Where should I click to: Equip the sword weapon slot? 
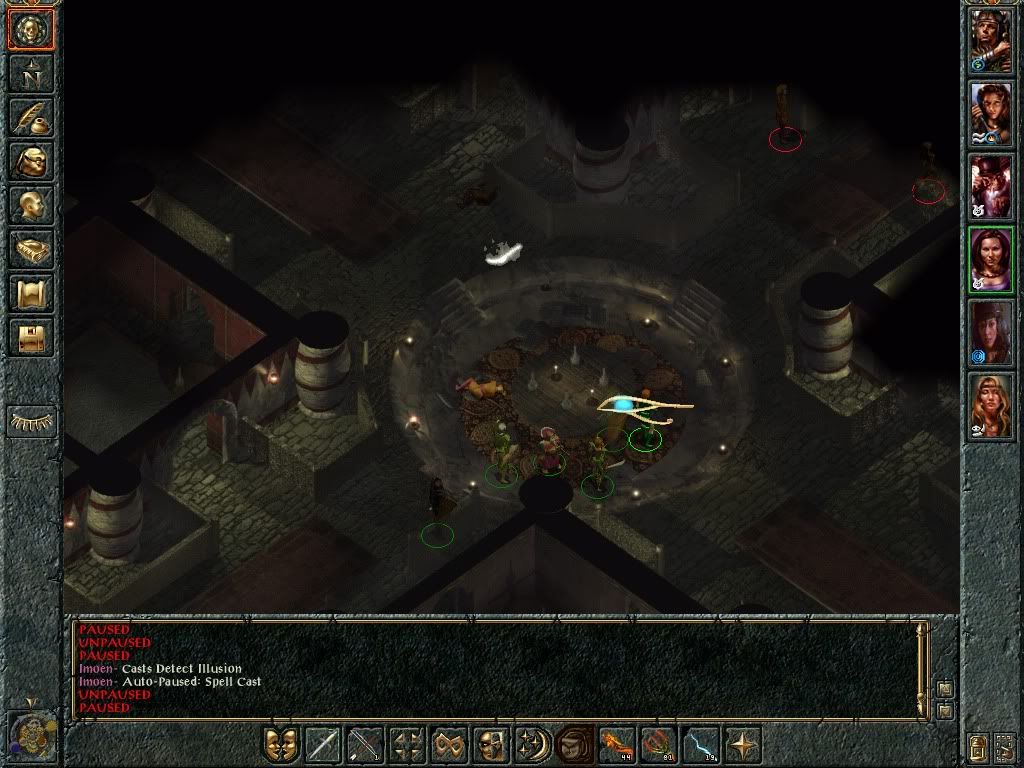pyautogui.click(x=323, y=745)
